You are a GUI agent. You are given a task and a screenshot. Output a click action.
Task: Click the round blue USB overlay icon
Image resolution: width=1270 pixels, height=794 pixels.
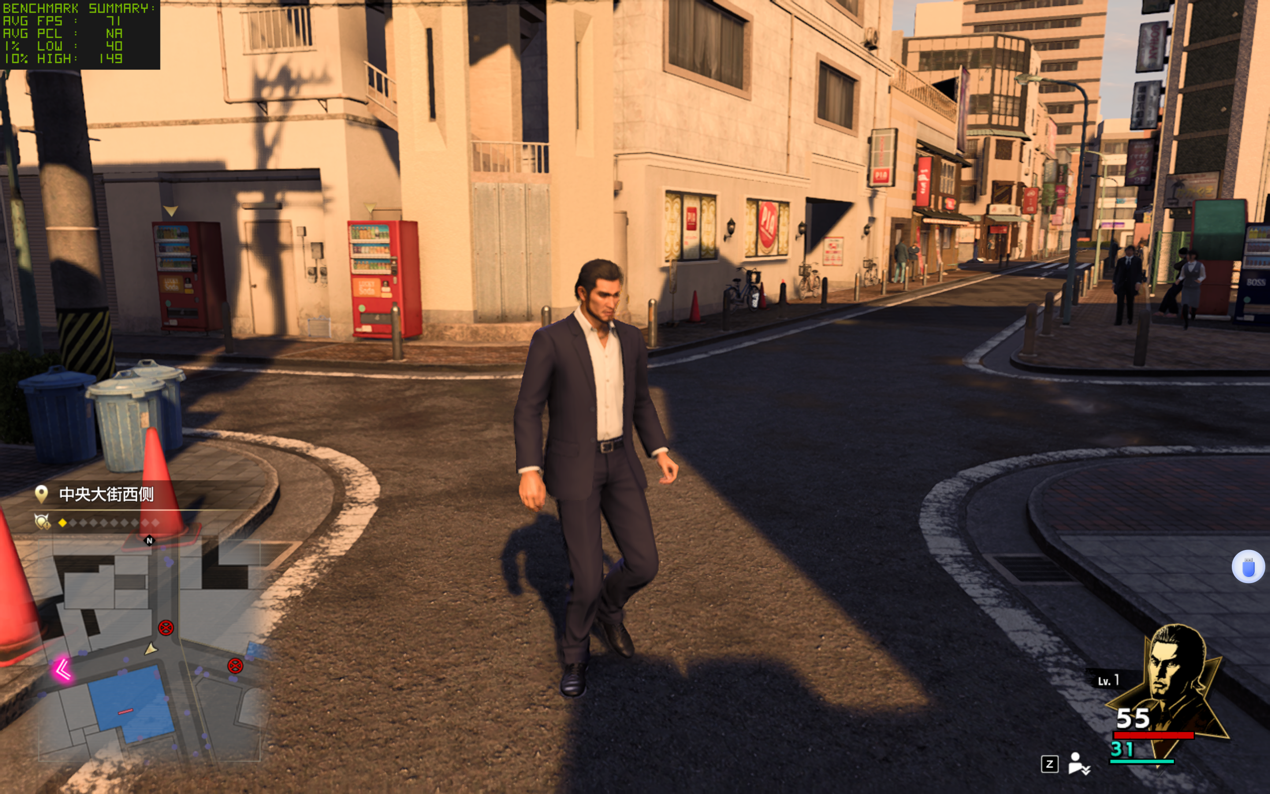pos(1247,567)
